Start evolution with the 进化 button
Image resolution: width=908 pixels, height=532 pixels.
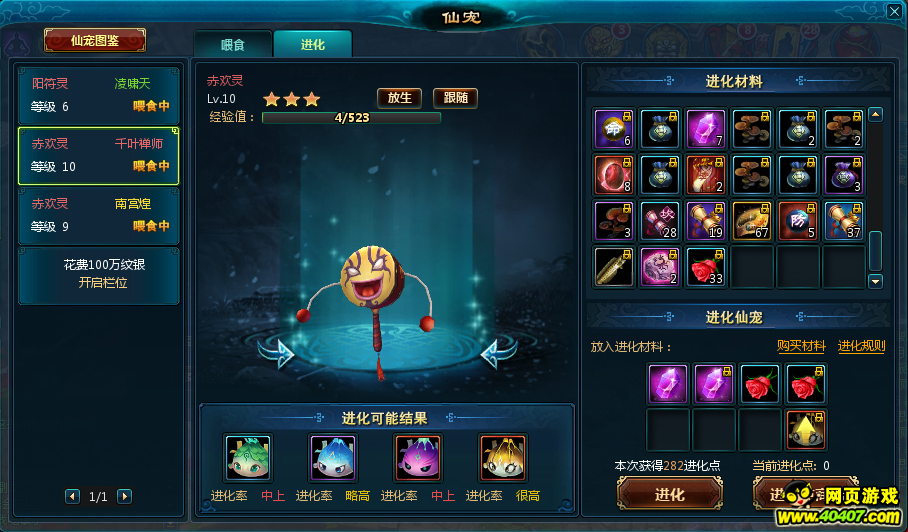point(669,495)
